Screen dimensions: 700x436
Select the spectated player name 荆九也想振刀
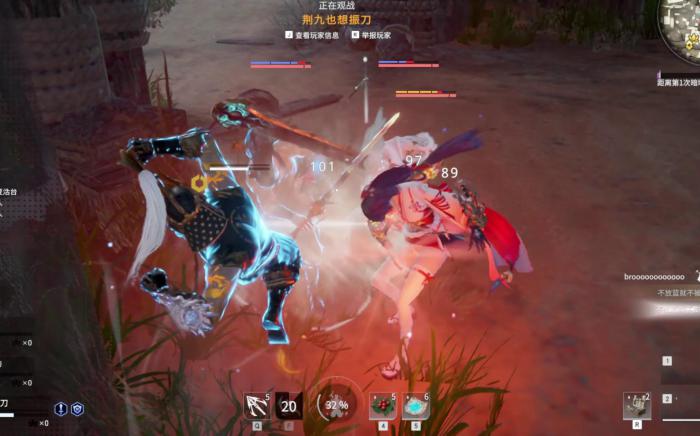tap(336, 19)
